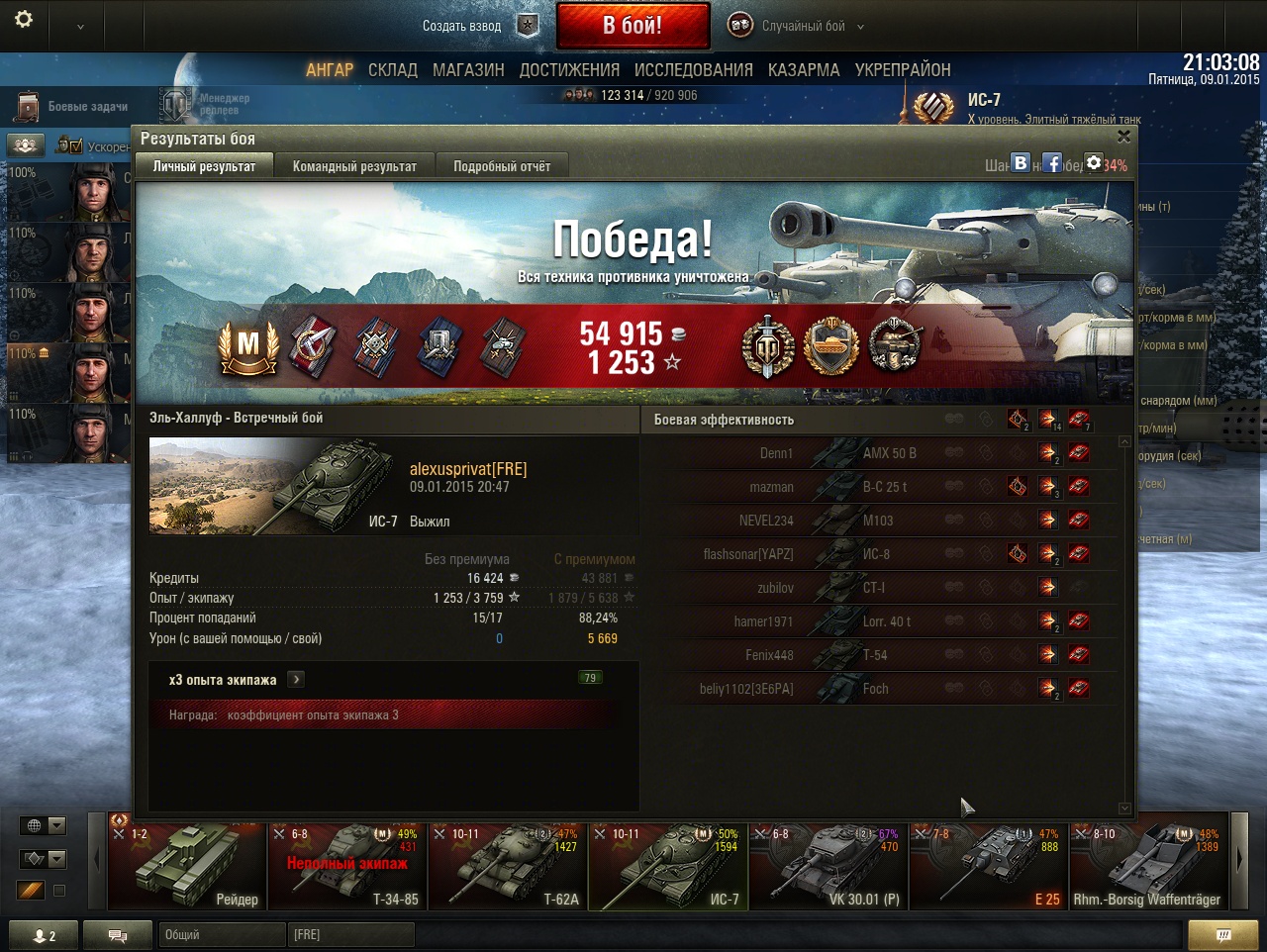This screenshot has width=1267, height=952.
Task: Select the T-62A tank in the carousel
Action: point(507,868)
